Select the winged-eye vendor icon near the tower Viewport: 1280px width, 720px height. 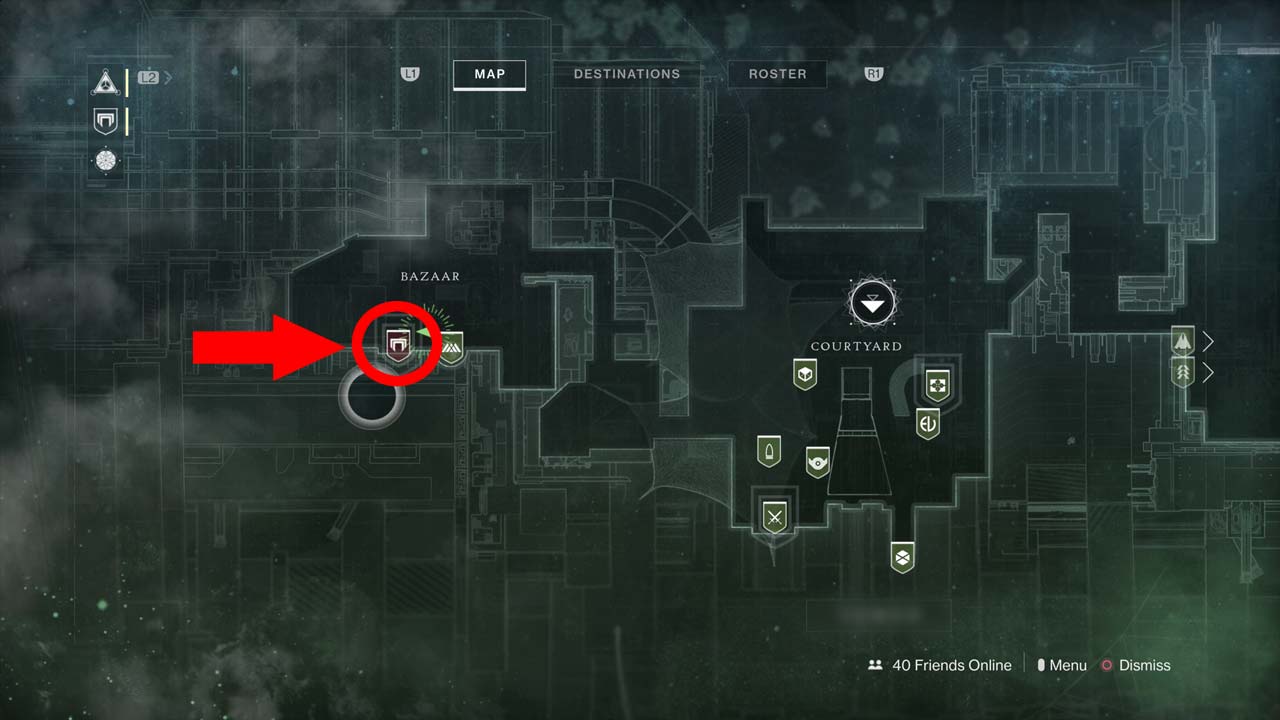click(820, 463)
